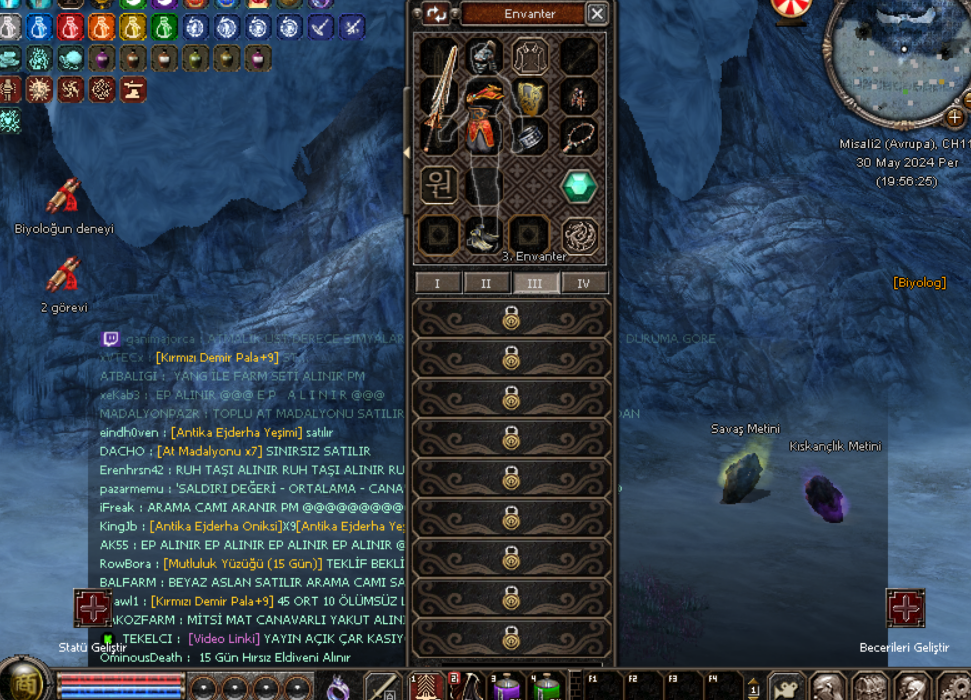The width and height of the screenshot is (971, 700).
Task: Open inventory page II
Action: 486,283
